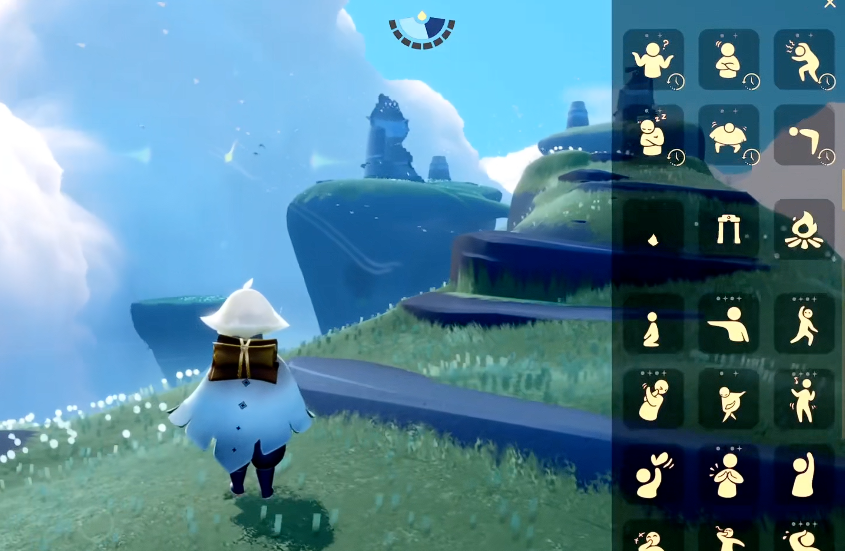Choose the stone archway gate icon
This screenshot has width=845, height=551.
point(728,230)
